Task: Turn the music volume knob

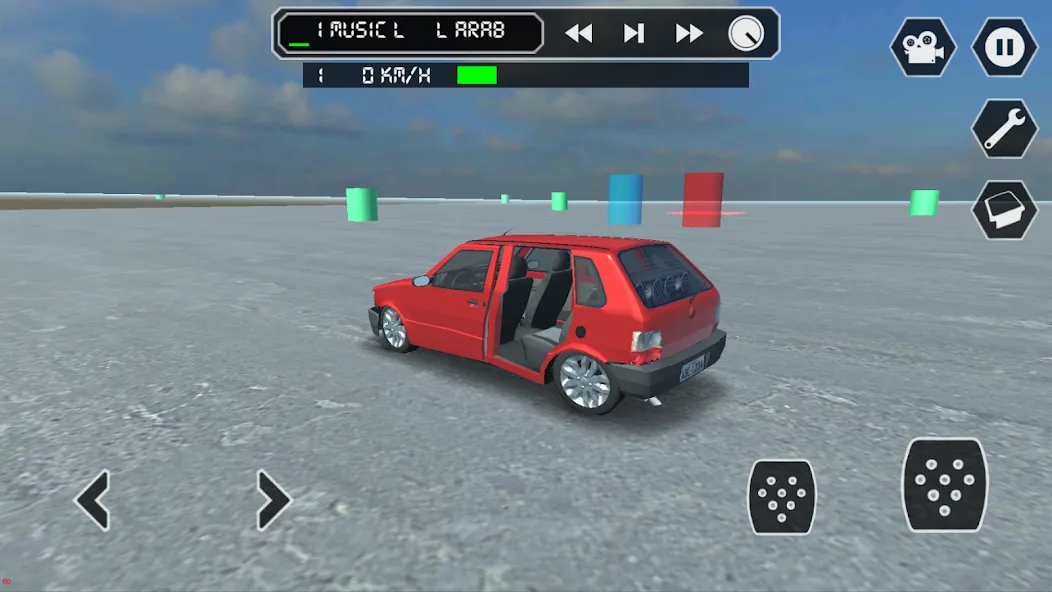Action: point(745,33)
